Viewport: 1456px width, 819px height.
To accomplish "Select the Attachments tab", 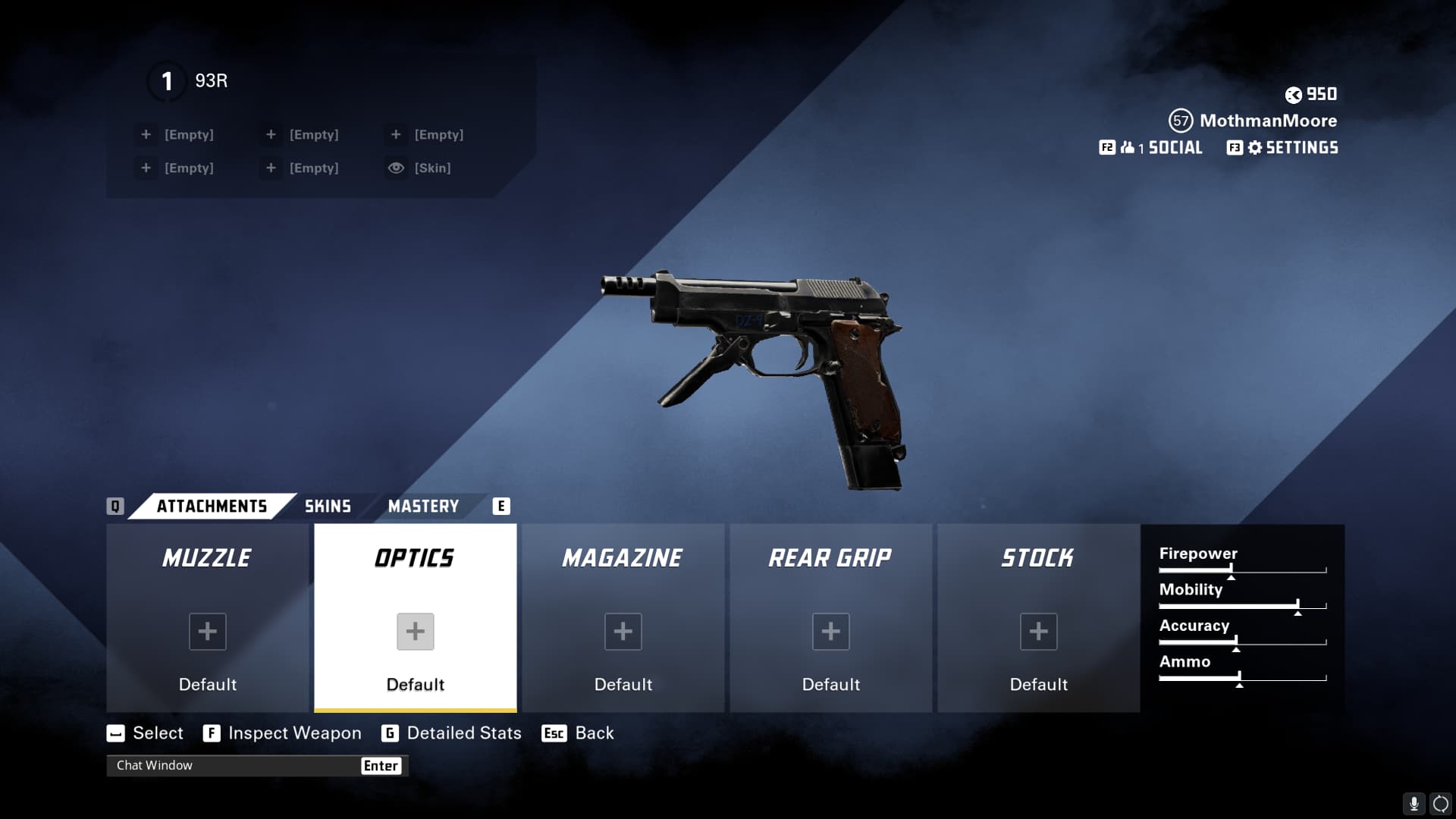I will click(x=212, y=506).
